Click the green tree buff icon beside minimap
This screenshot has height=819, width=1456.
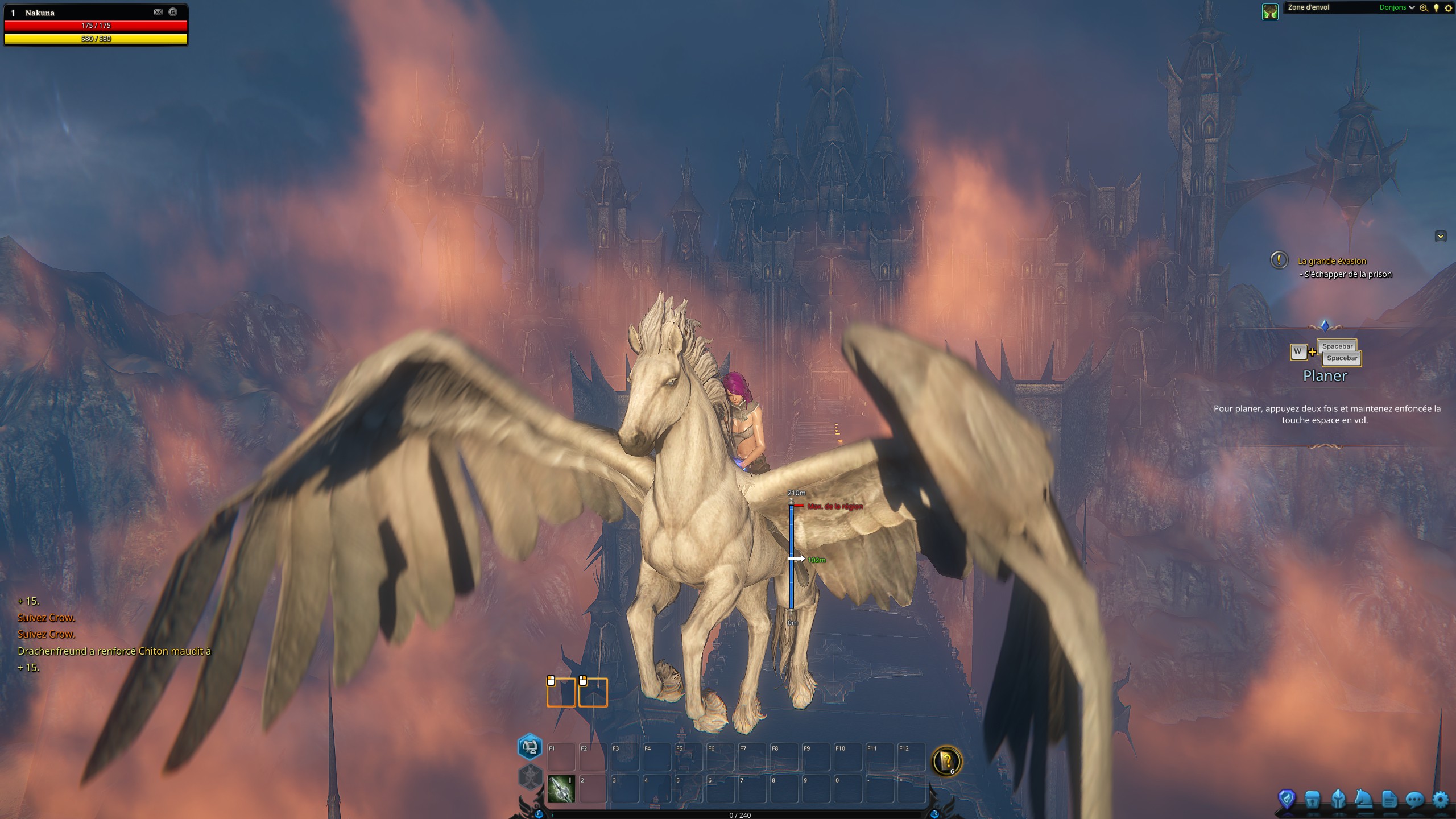pyautogui.click(x=1270, y=10)
